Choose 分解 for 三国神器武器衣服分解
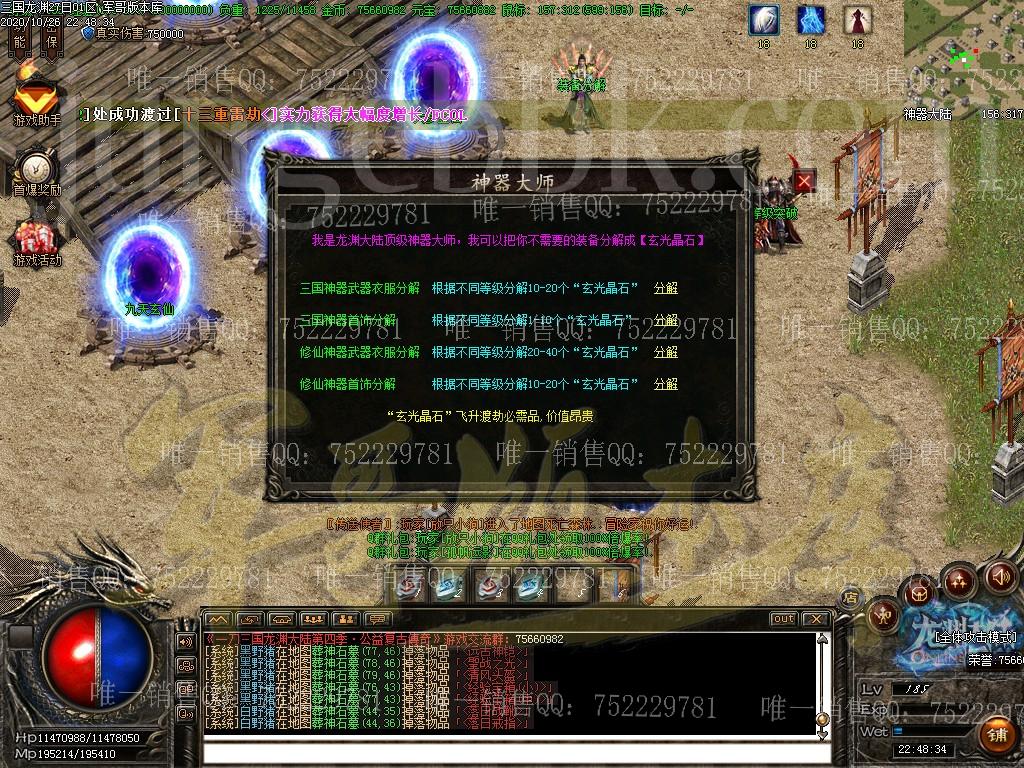Screen dimensions: 1024x768 point(665,288)
